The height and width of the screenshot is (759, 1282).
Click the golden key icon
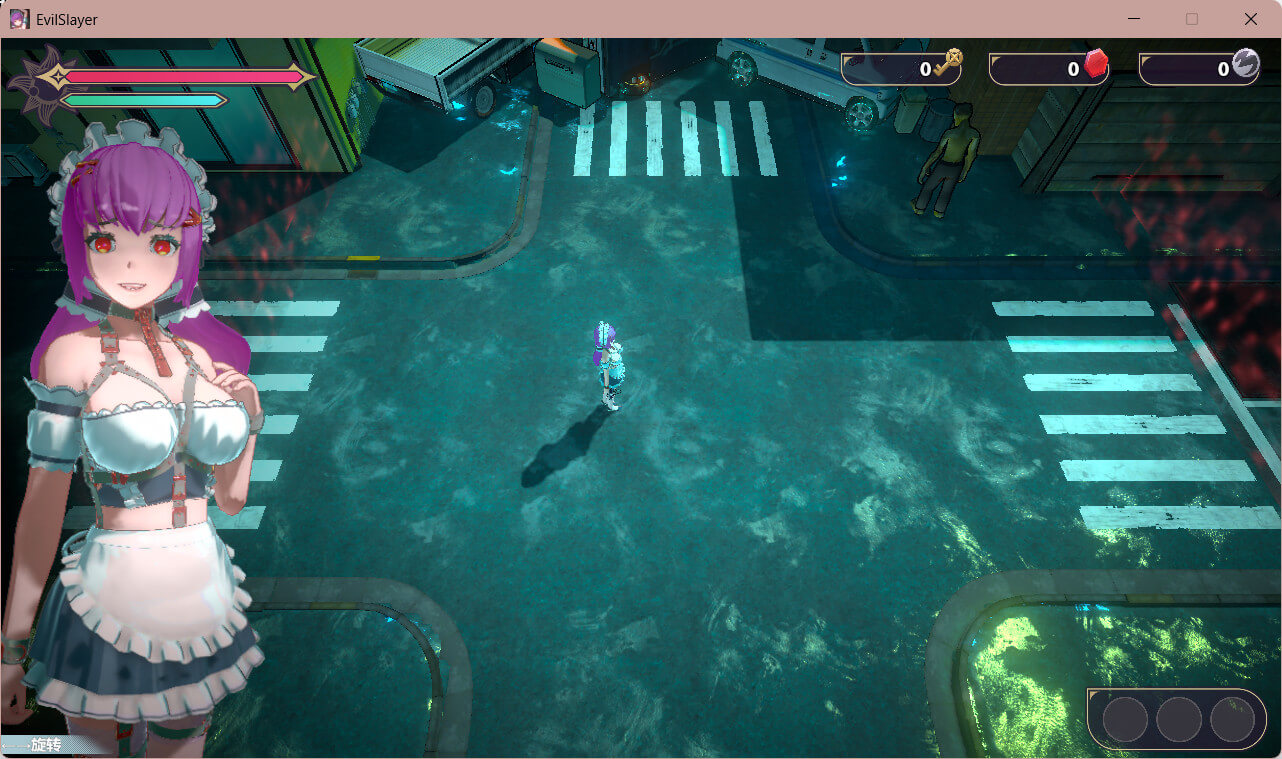pos(947,64)
